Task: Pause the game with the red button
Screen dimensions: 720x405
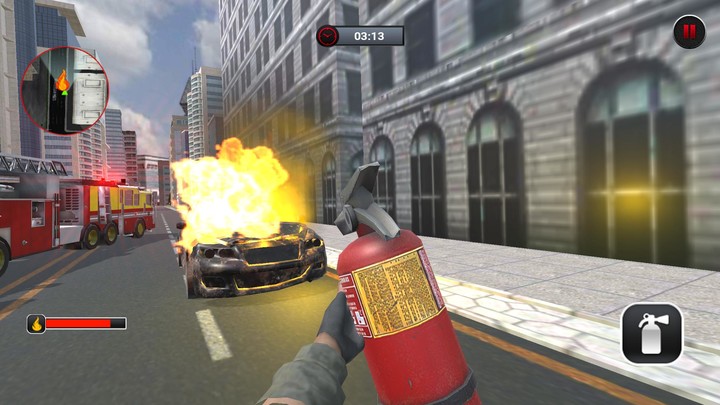Action: coord(688,32)
